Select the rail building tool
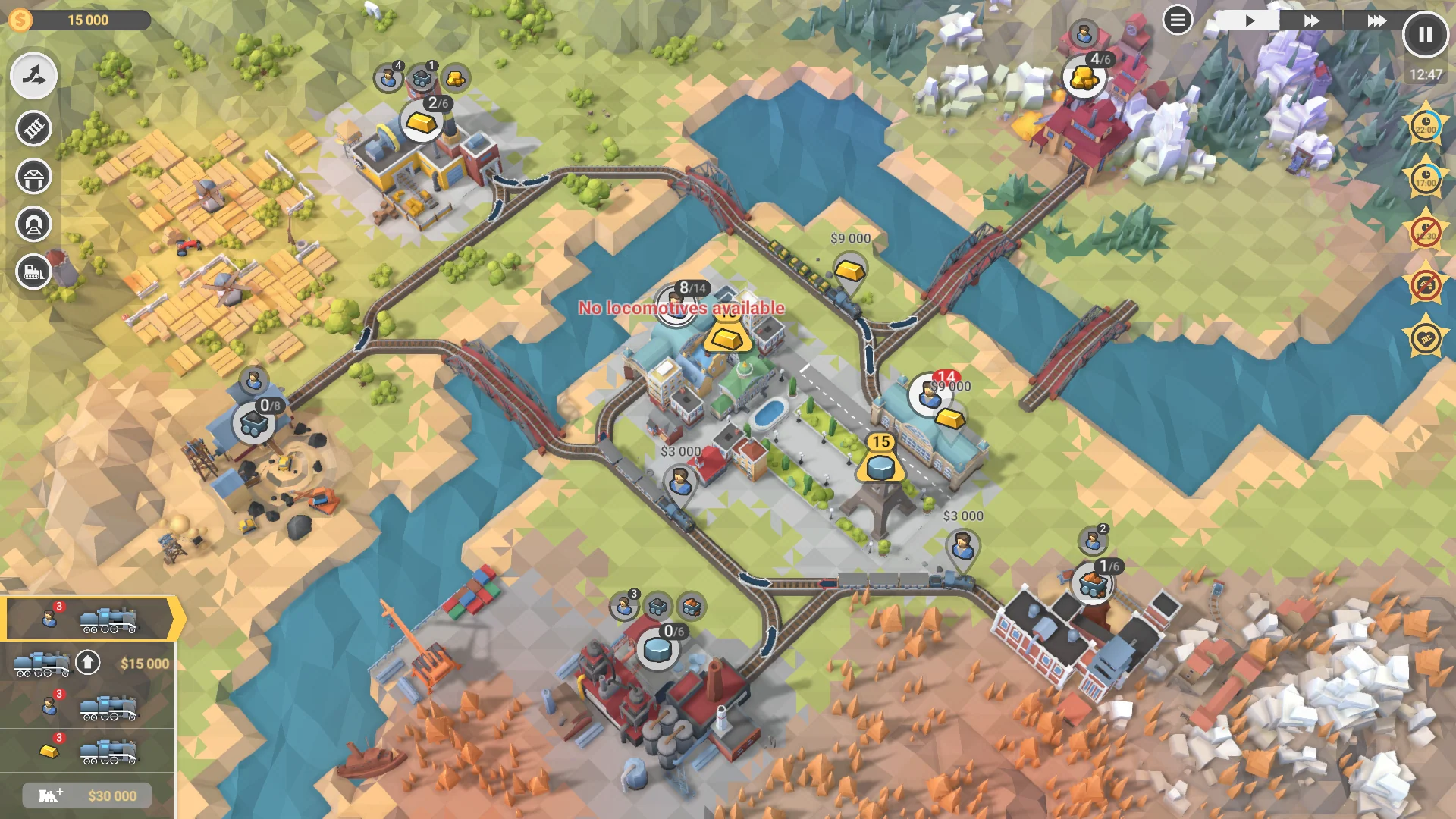 33,129
